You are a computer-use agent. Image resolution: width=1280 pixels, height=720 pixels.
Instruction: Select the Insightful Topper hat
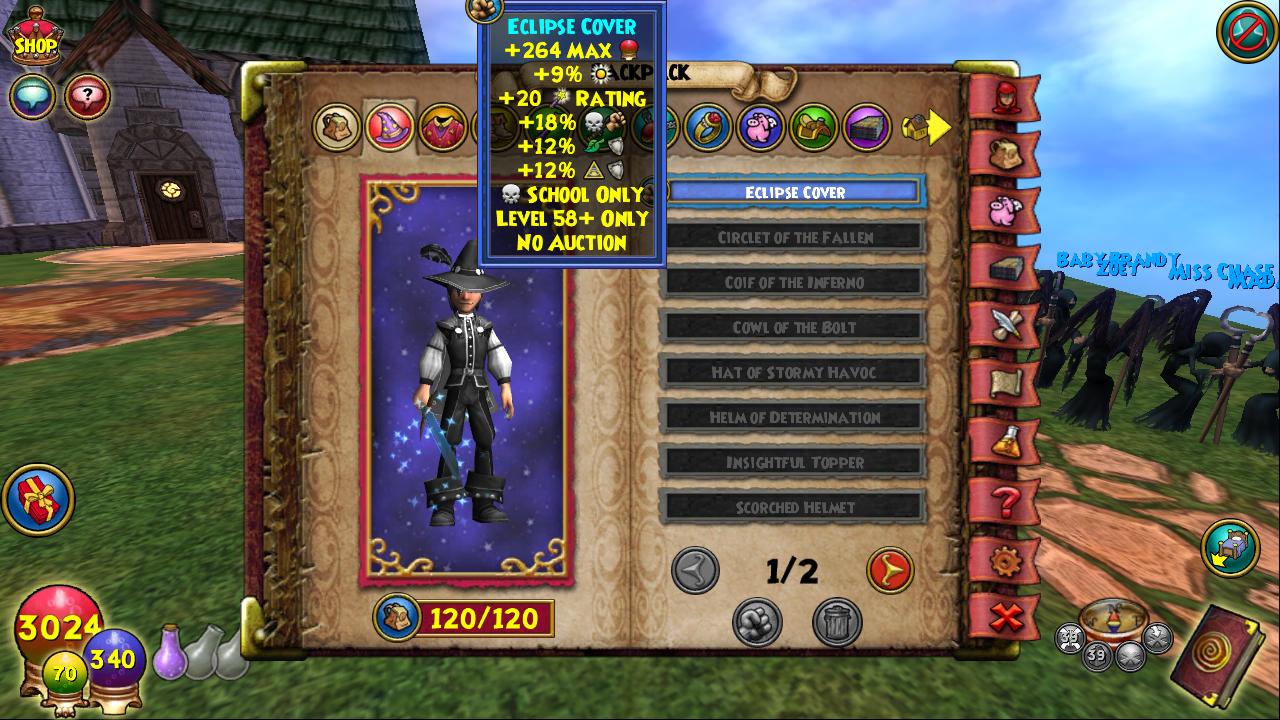point(795,462)
